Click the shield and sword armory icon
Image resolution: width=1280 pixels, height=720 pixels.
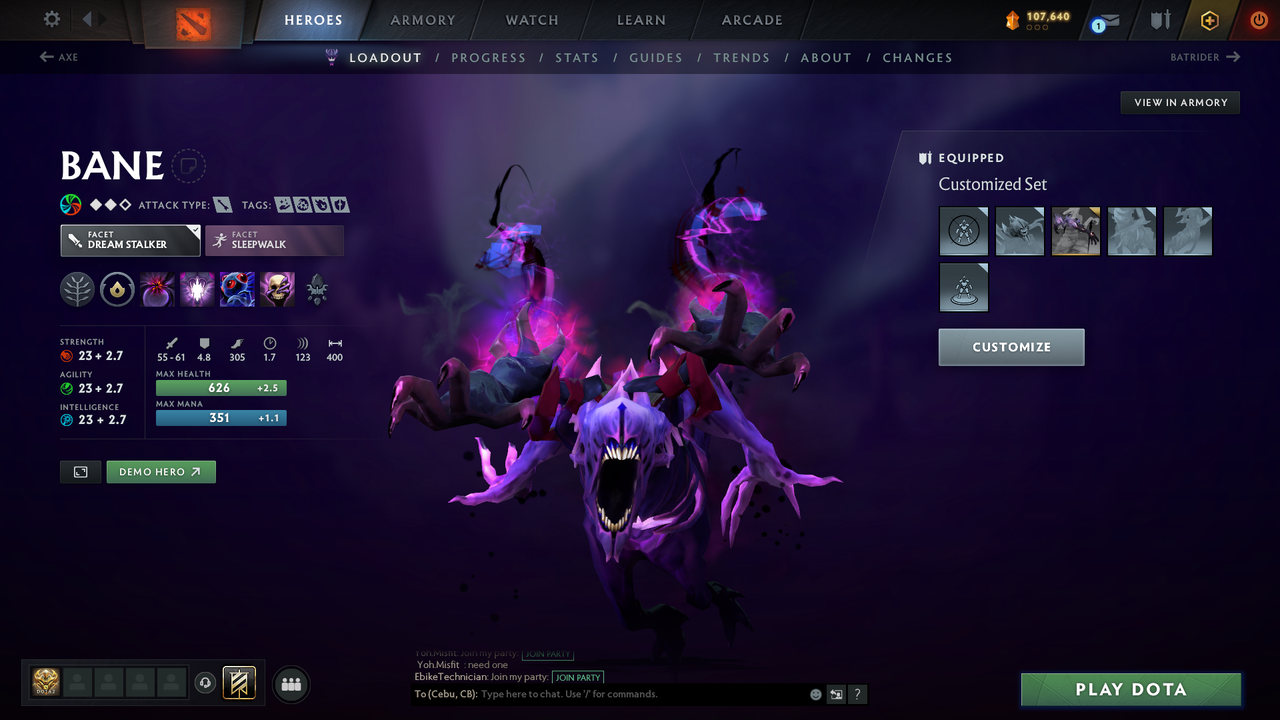pyautogui.click(x=1161, y=19)
